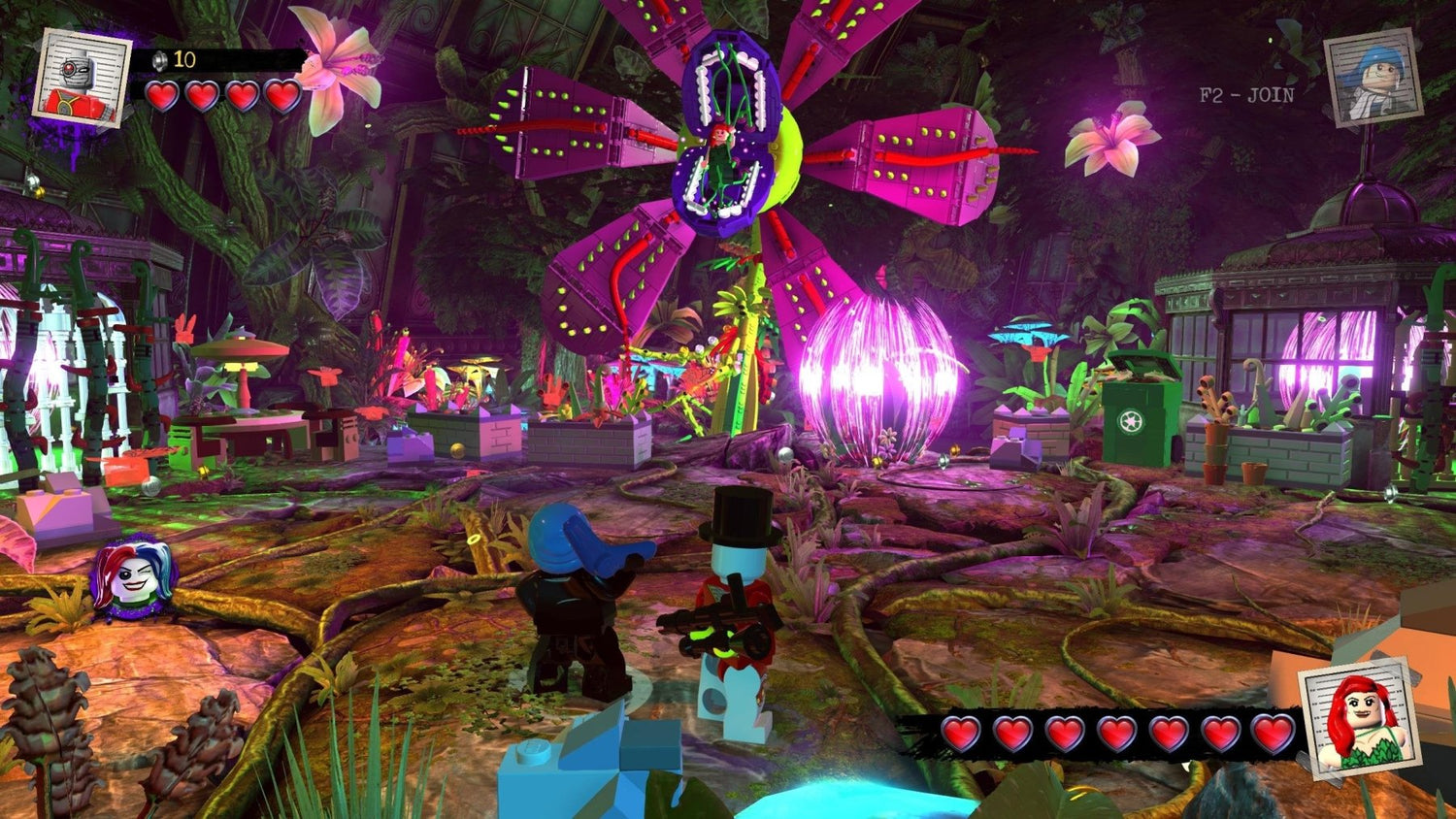
Task: Switch to the blue-capped character
Action: pyautogui.click(x=573, y=602)
